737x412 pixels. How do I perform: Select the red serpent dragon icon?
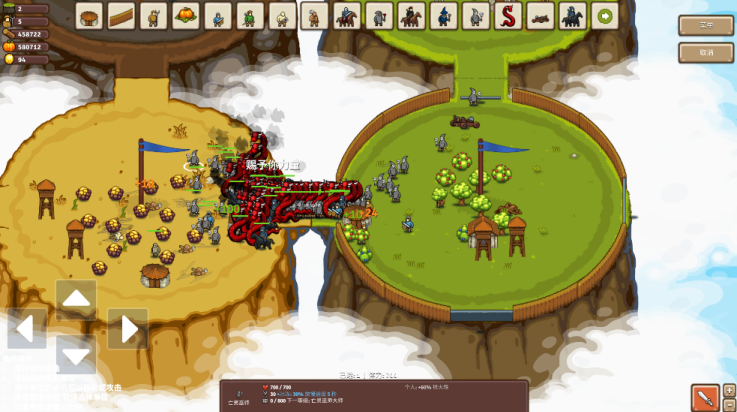click(x=508, y=16)
